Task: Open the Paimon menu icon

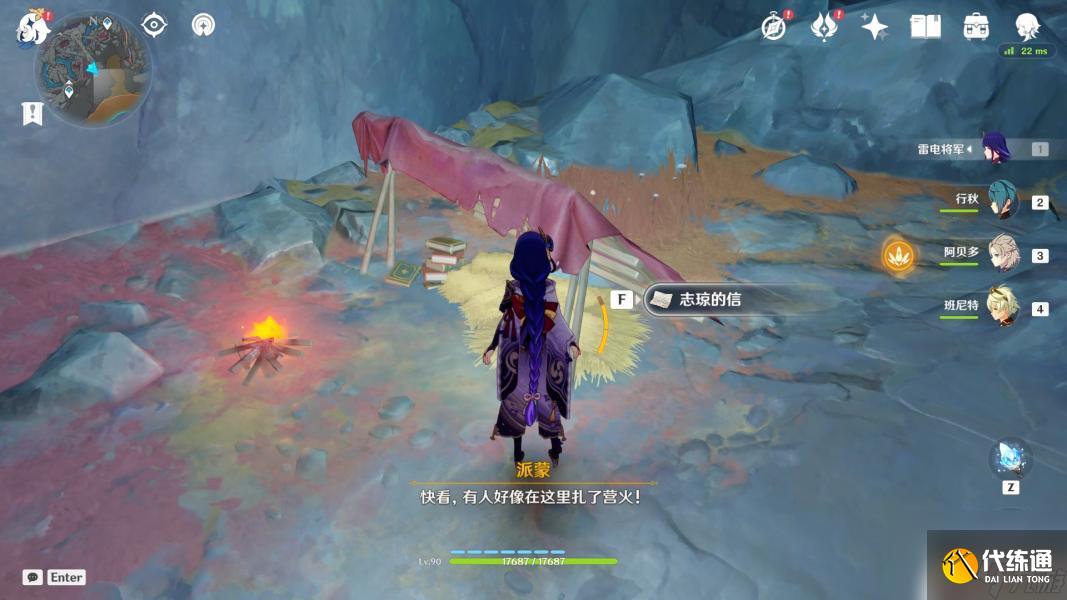Action: [31, 29]
